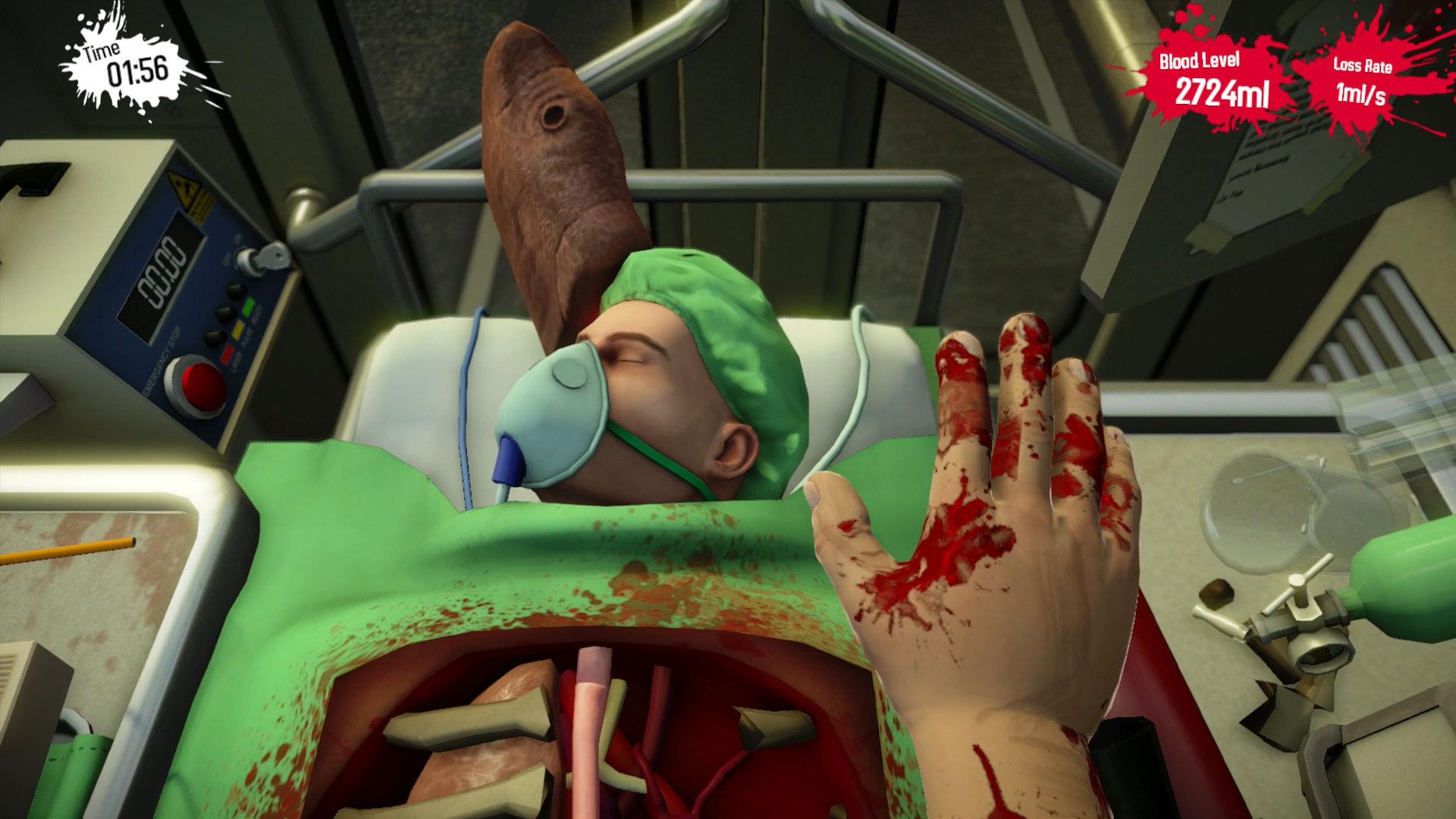Click the yellow PULSE indicator light
Viewport: 1456px width, 819px height.
coord(239,329)
